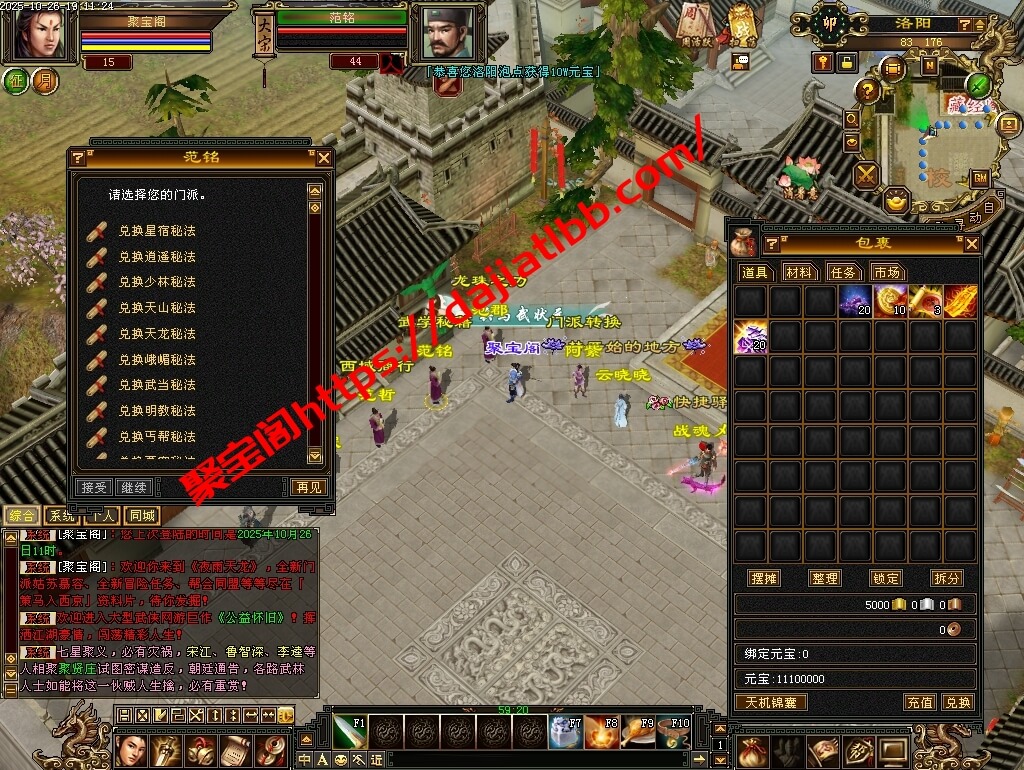Select the 兑换少林秘法 option
Image resolution: width=1024 pixels, height=770 pixels.
click(x=156, y=282)
